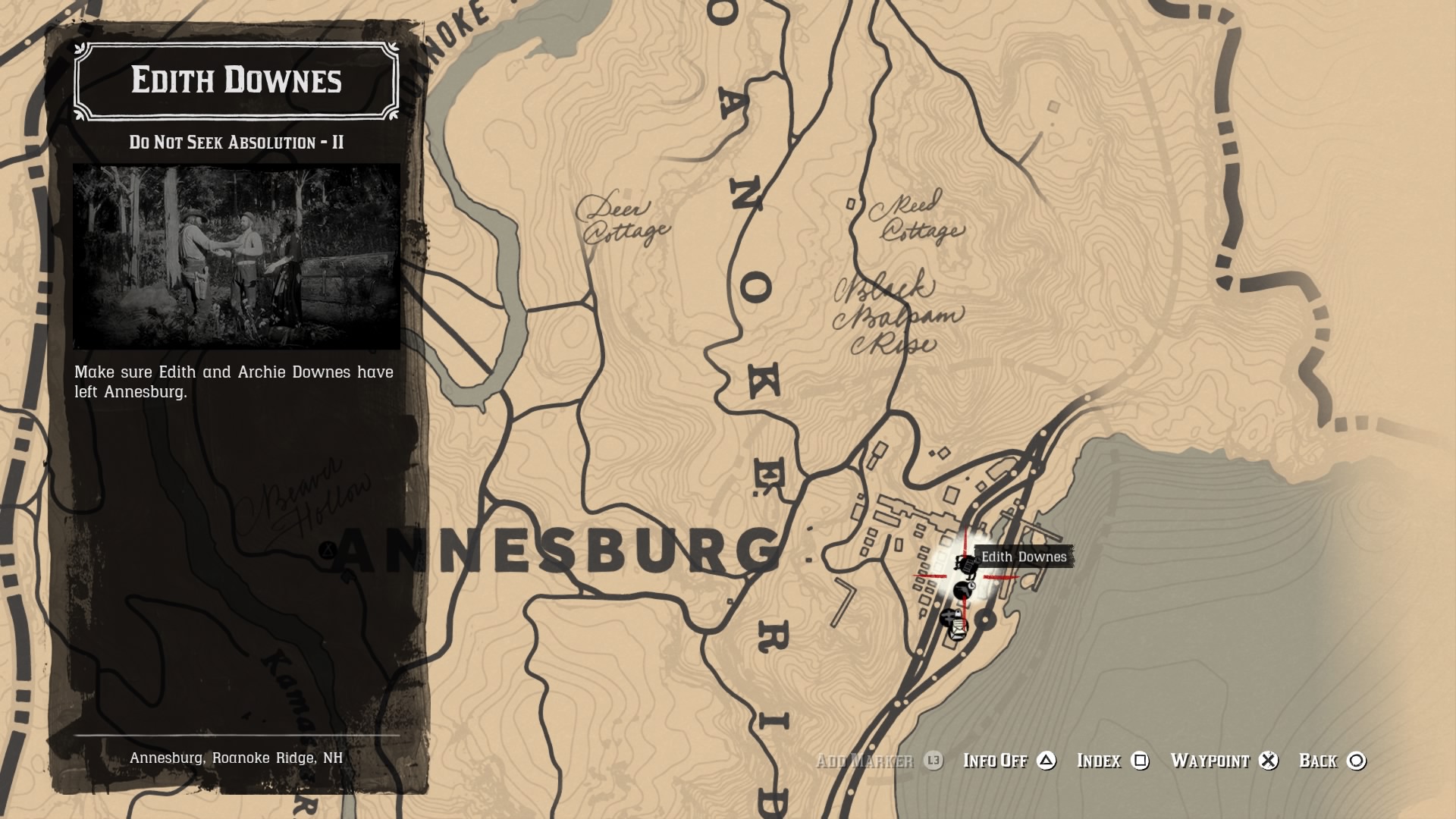This screenshot has height=819, width=1456.
Task: Click the Do Not Seek Absolution II subtitle
Action: (235, 140)
